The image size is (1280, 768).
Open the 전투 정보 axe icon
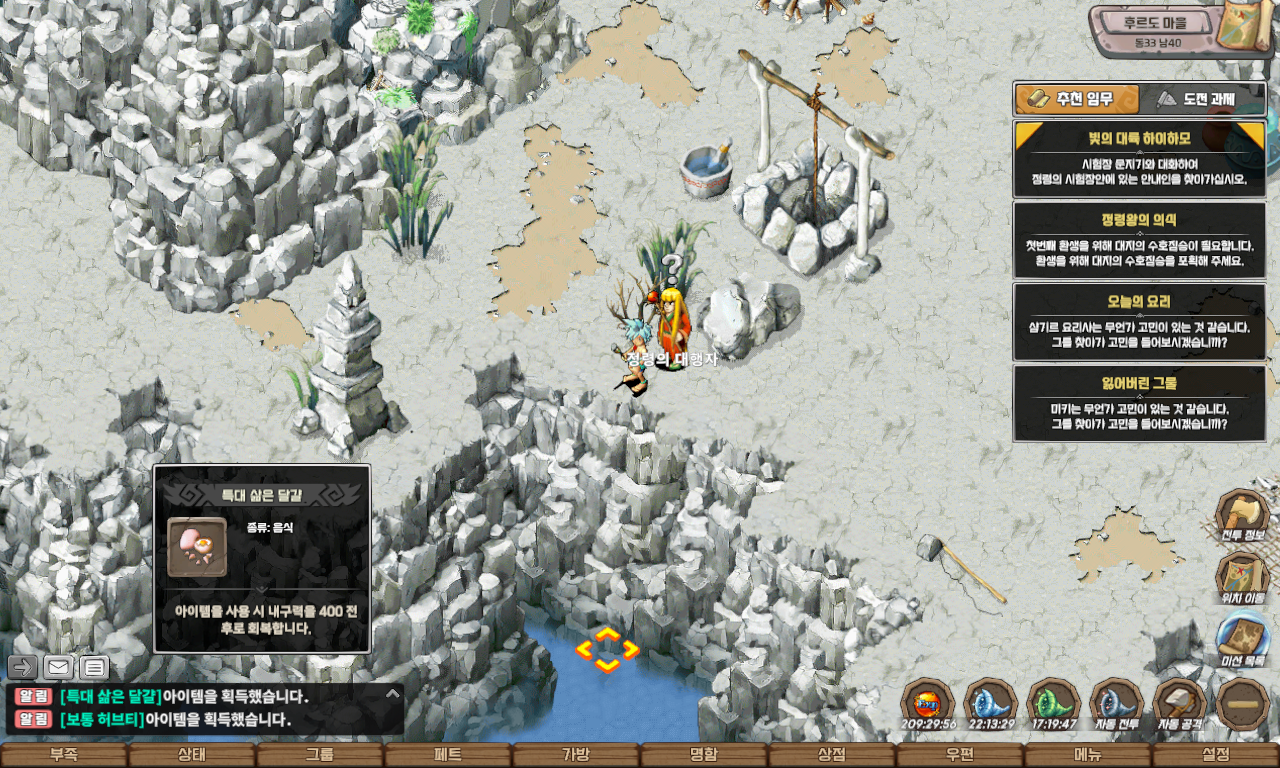coord(1243,516)
